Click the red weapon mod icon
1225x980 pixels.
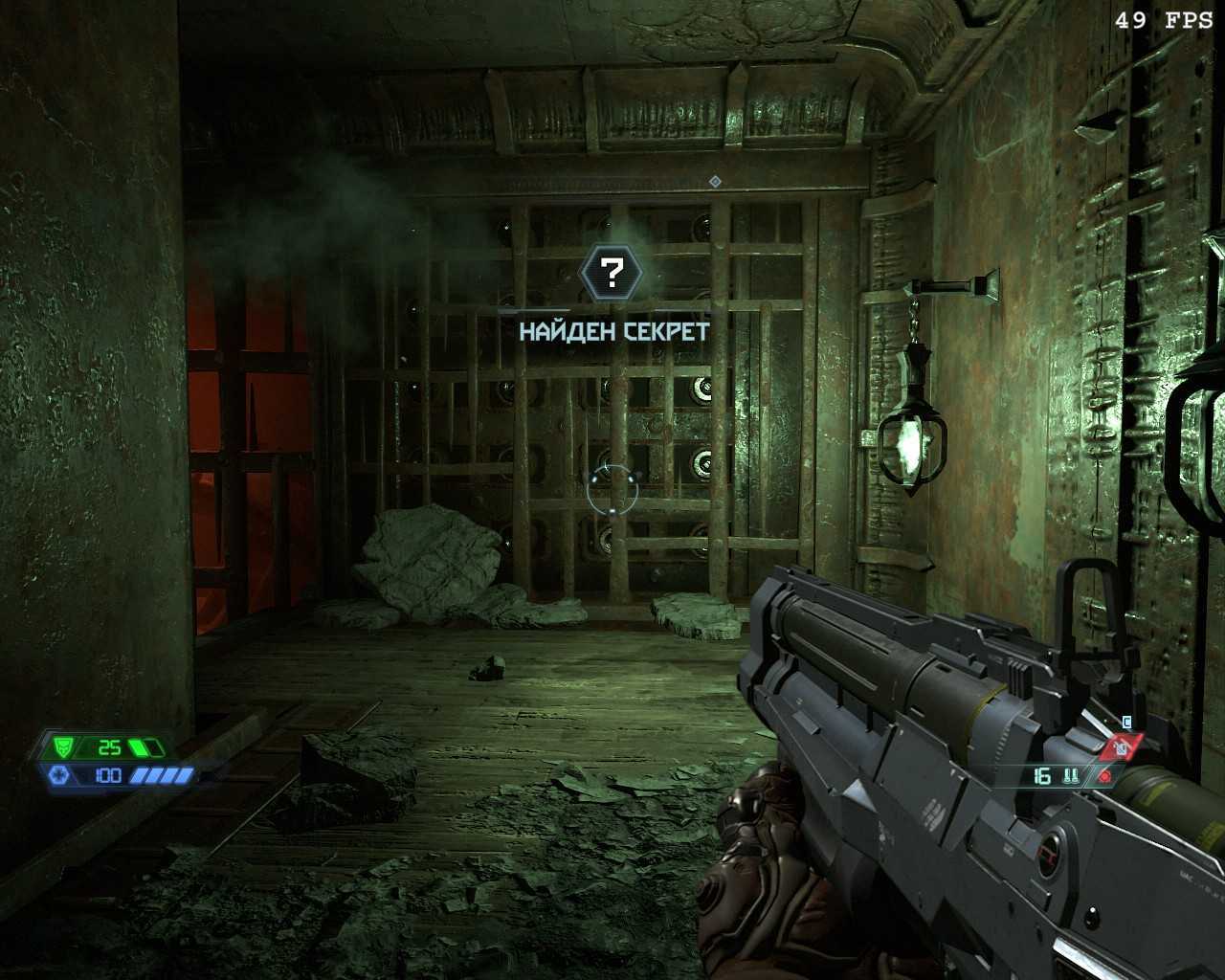click(x=1123, y=745)
